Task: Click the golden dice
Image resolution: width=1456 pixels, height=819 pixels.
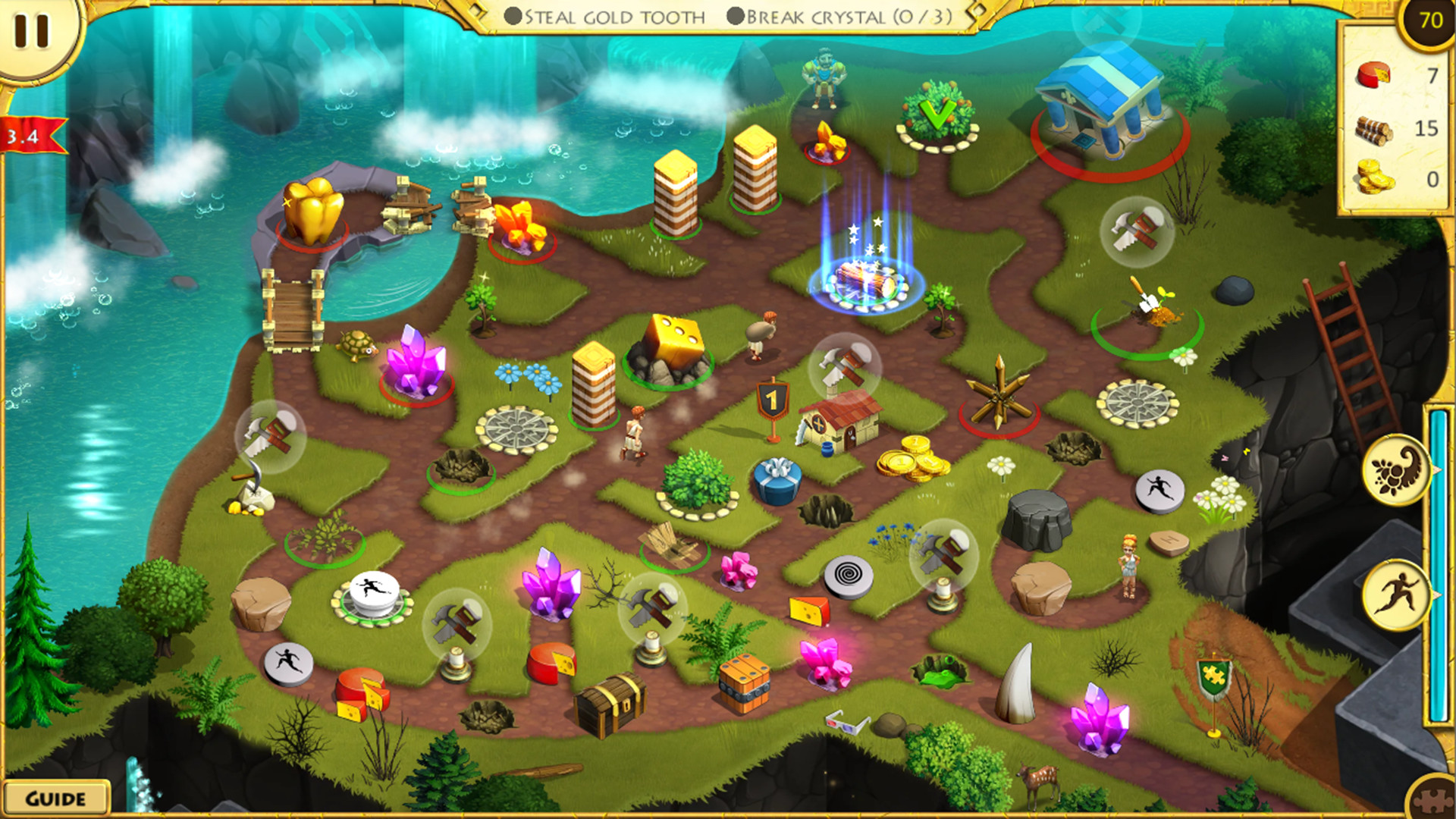Action: [674, 340]
